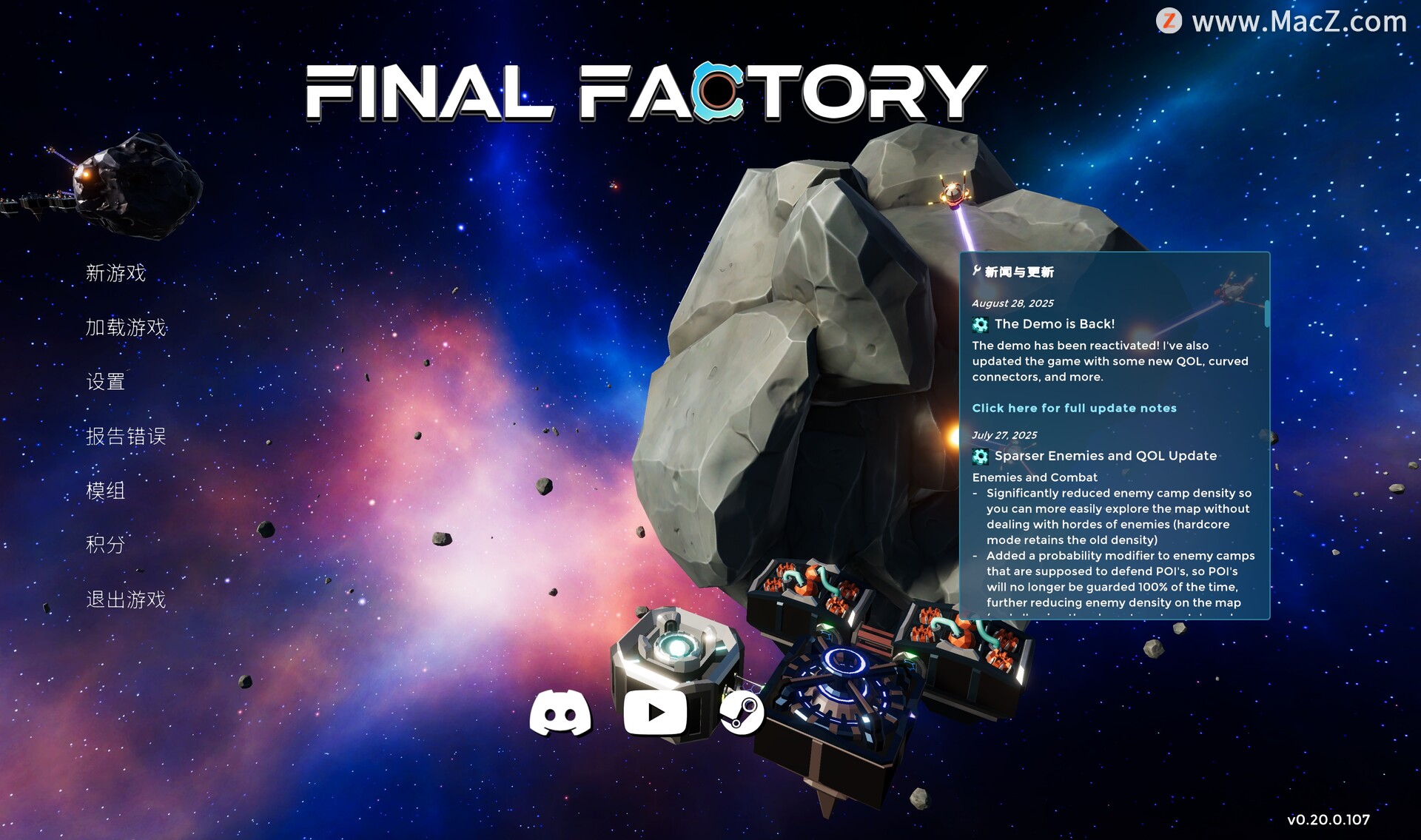Click here for full update notes link

[1074, 408]
